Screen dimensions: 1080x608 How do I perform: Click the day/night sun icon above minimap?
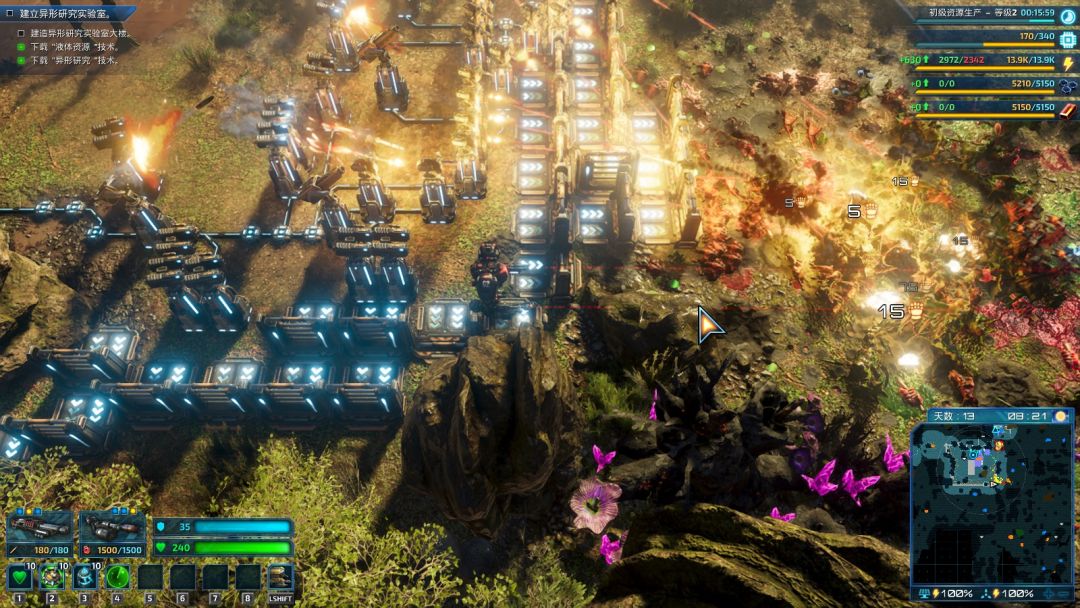pyautogui.click(x=1060, y=416)
